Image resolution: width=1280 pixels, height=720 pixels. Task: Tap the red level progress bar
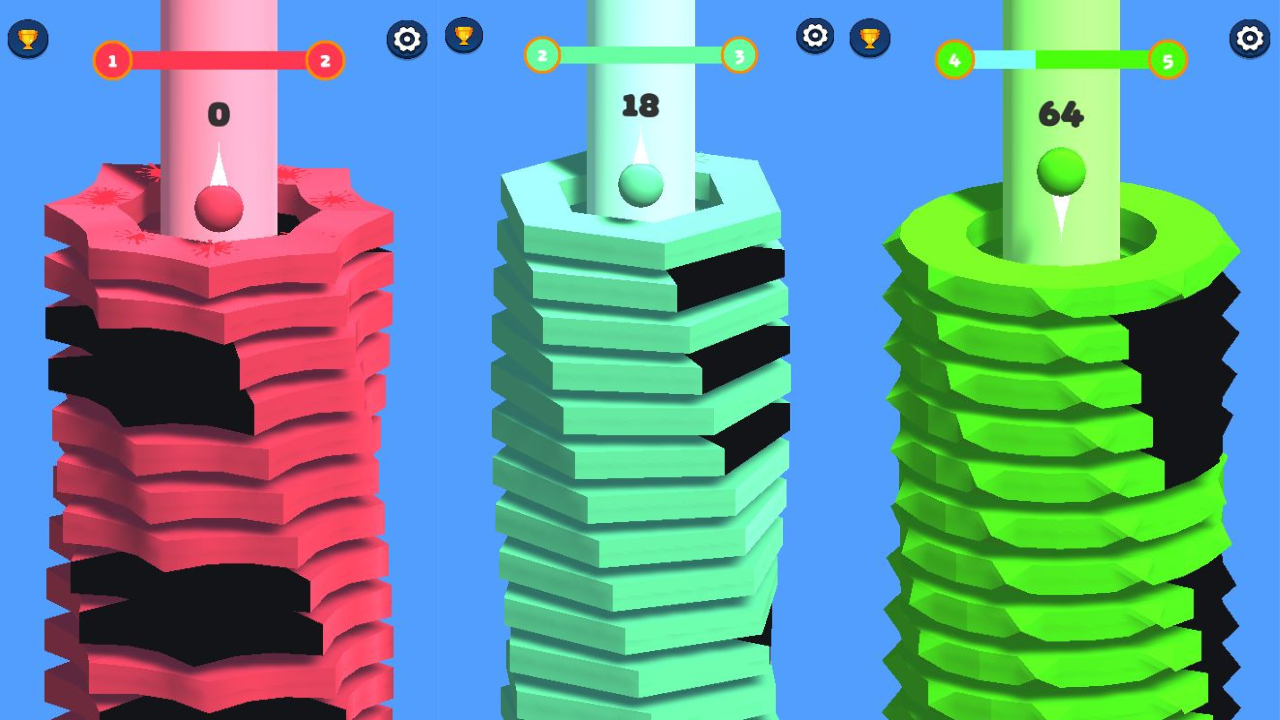click(x=220, y=60)
